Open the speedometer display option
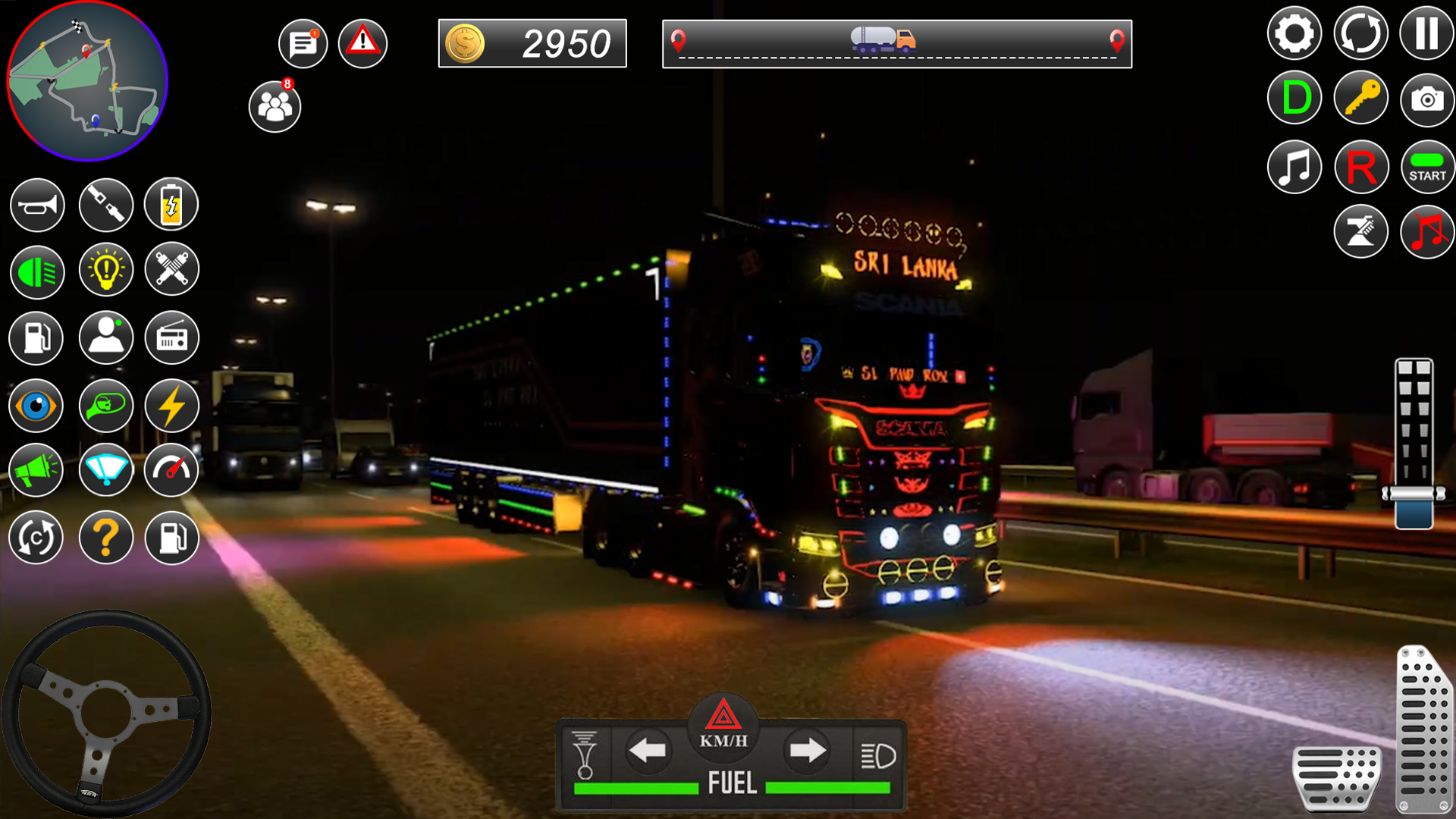1456x819 pixels. pos(171,470)
